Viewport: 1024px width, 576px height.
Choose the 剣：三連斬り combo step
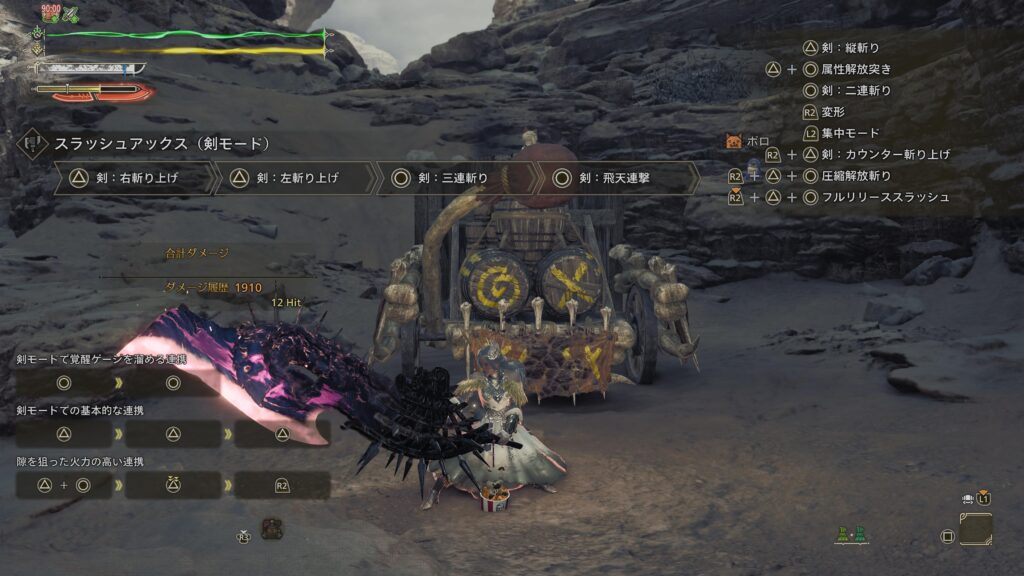(455, 179)
